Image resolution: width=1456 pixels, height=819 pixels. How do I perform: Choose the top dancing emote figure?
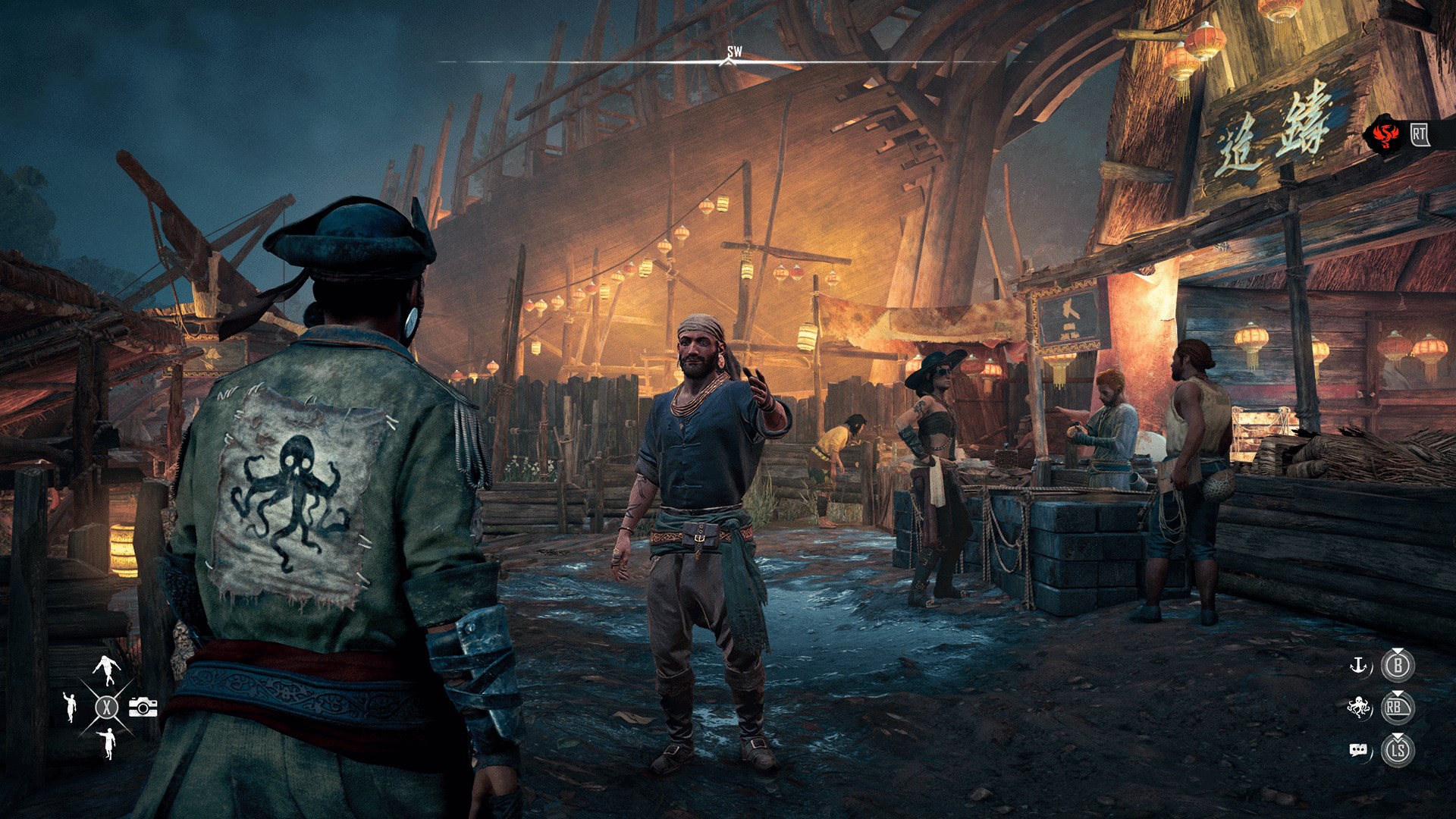(x=107, y=670)
